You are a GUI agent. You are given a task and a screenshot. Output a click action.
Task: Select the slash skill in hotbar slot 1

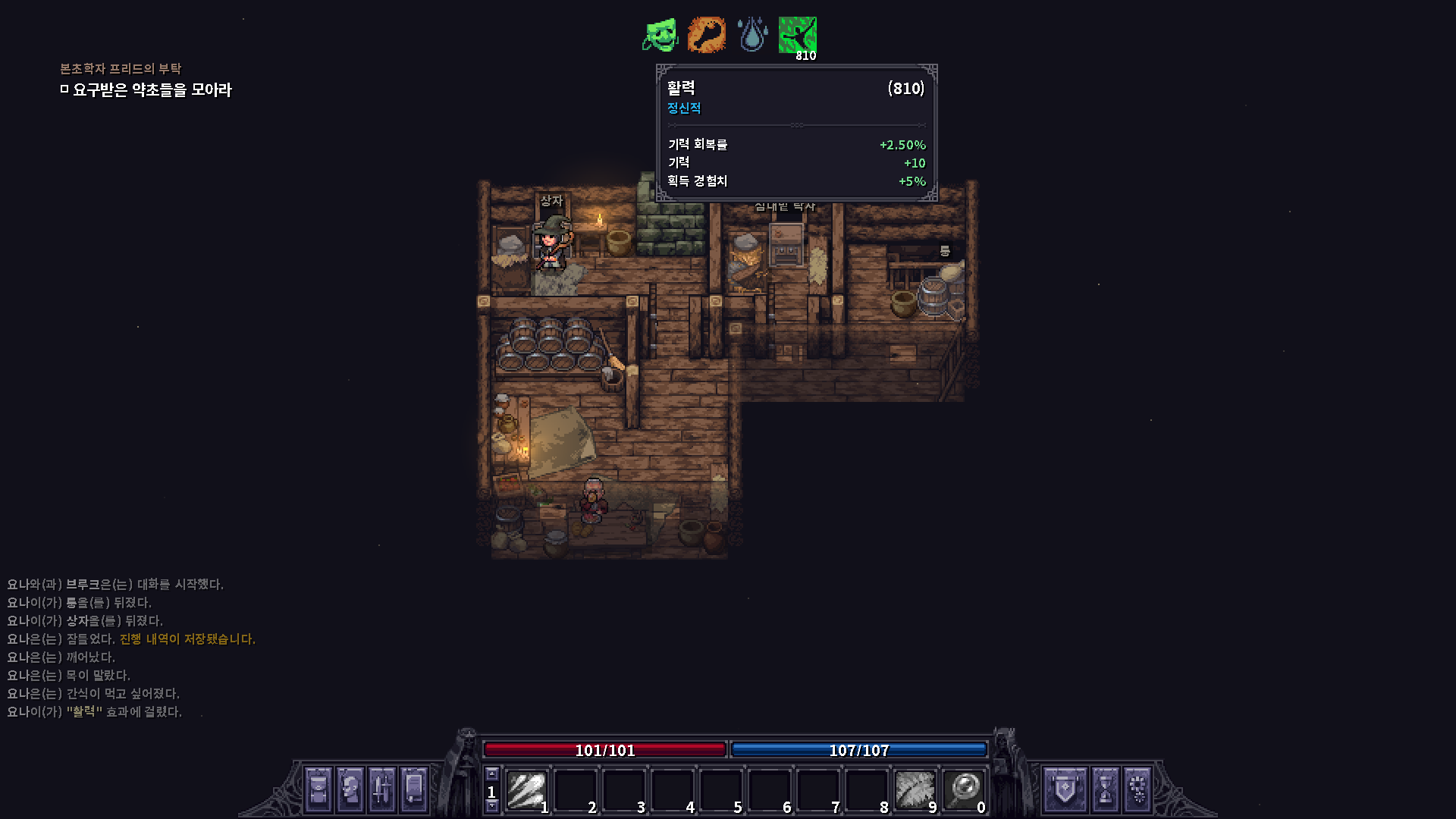click(526, 790)
